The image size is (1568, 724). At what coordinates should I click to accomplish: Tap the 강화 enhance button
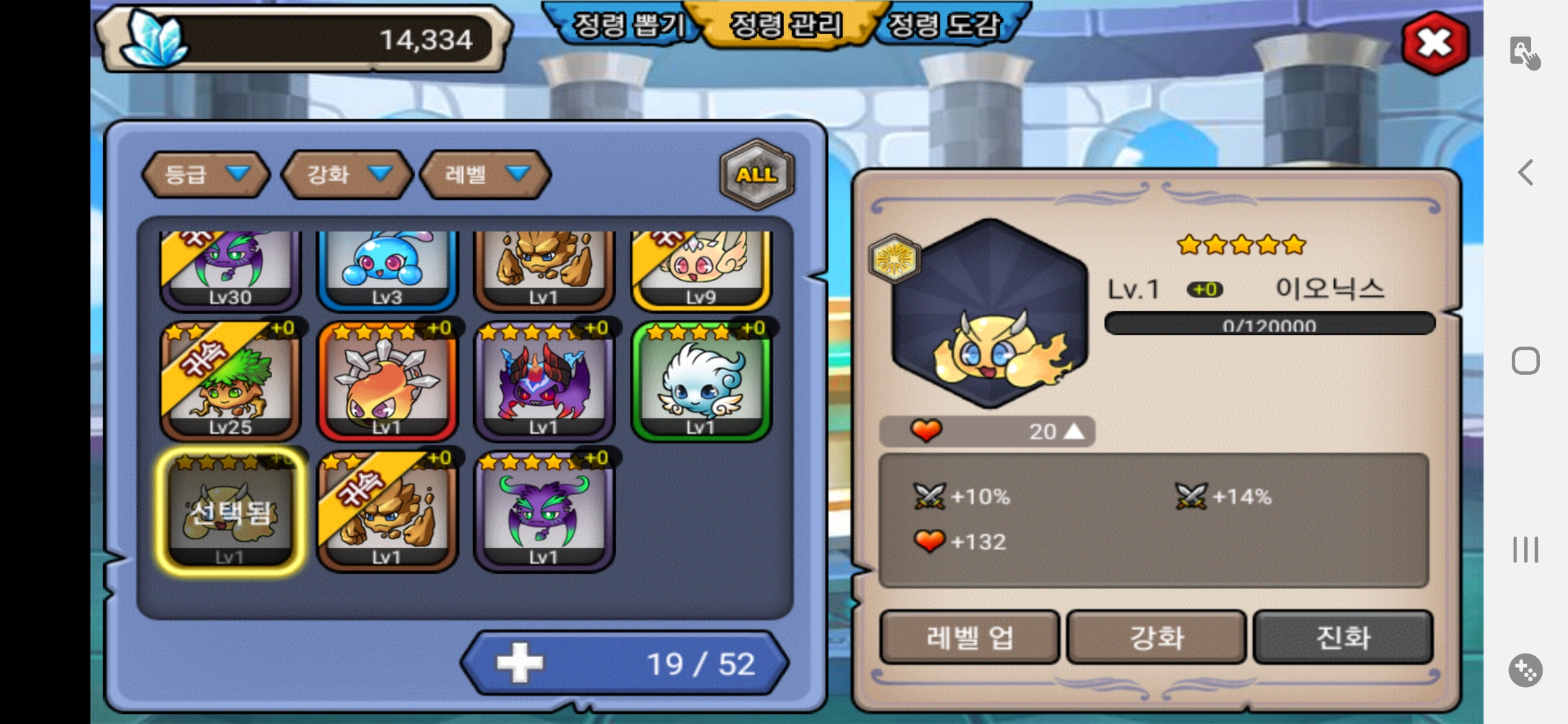(1156, 637)
